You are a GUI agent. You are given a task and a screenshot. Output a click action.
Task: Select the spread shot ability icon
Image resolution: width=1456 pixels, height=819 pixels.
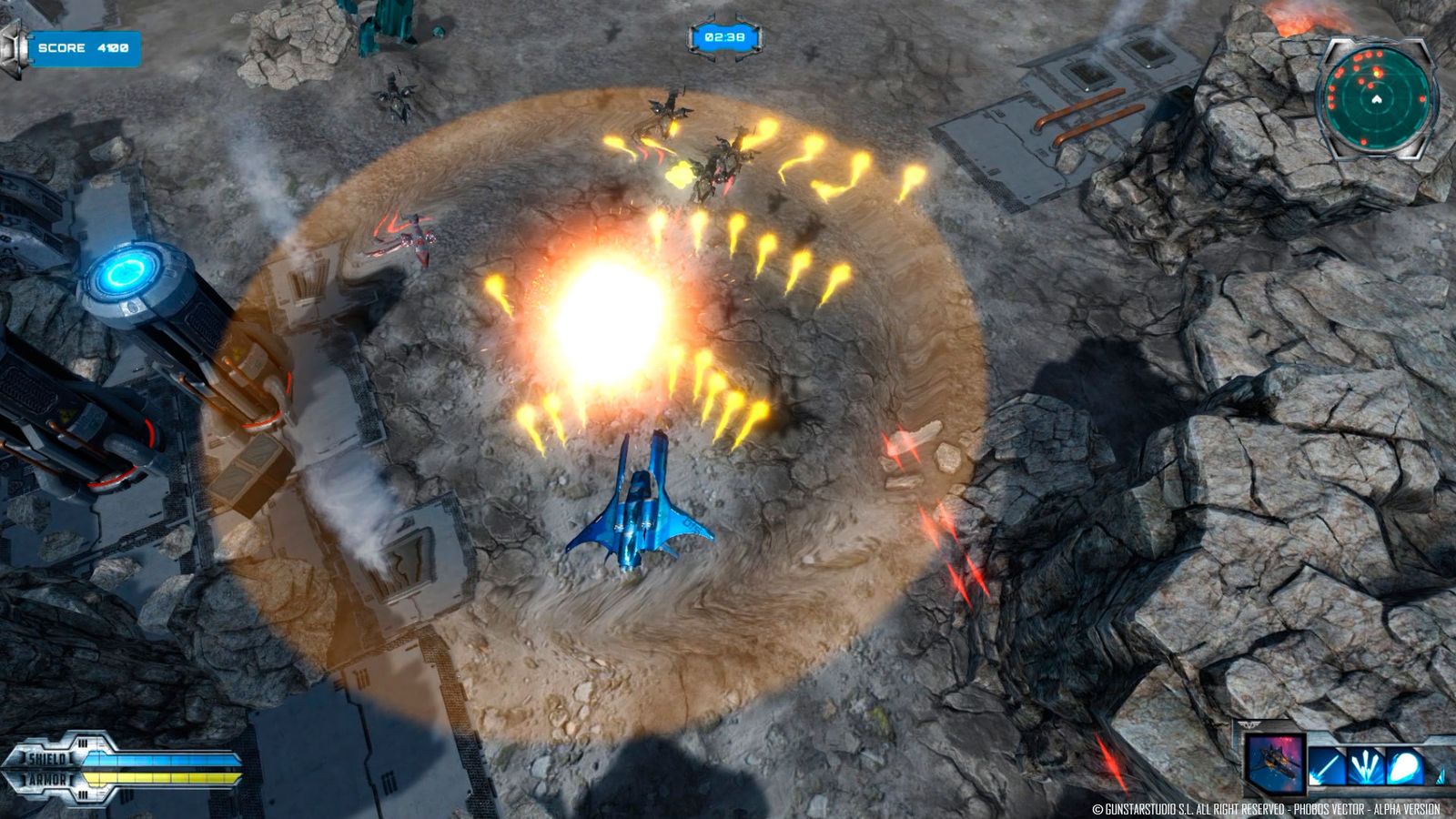tap(1365, 764)
